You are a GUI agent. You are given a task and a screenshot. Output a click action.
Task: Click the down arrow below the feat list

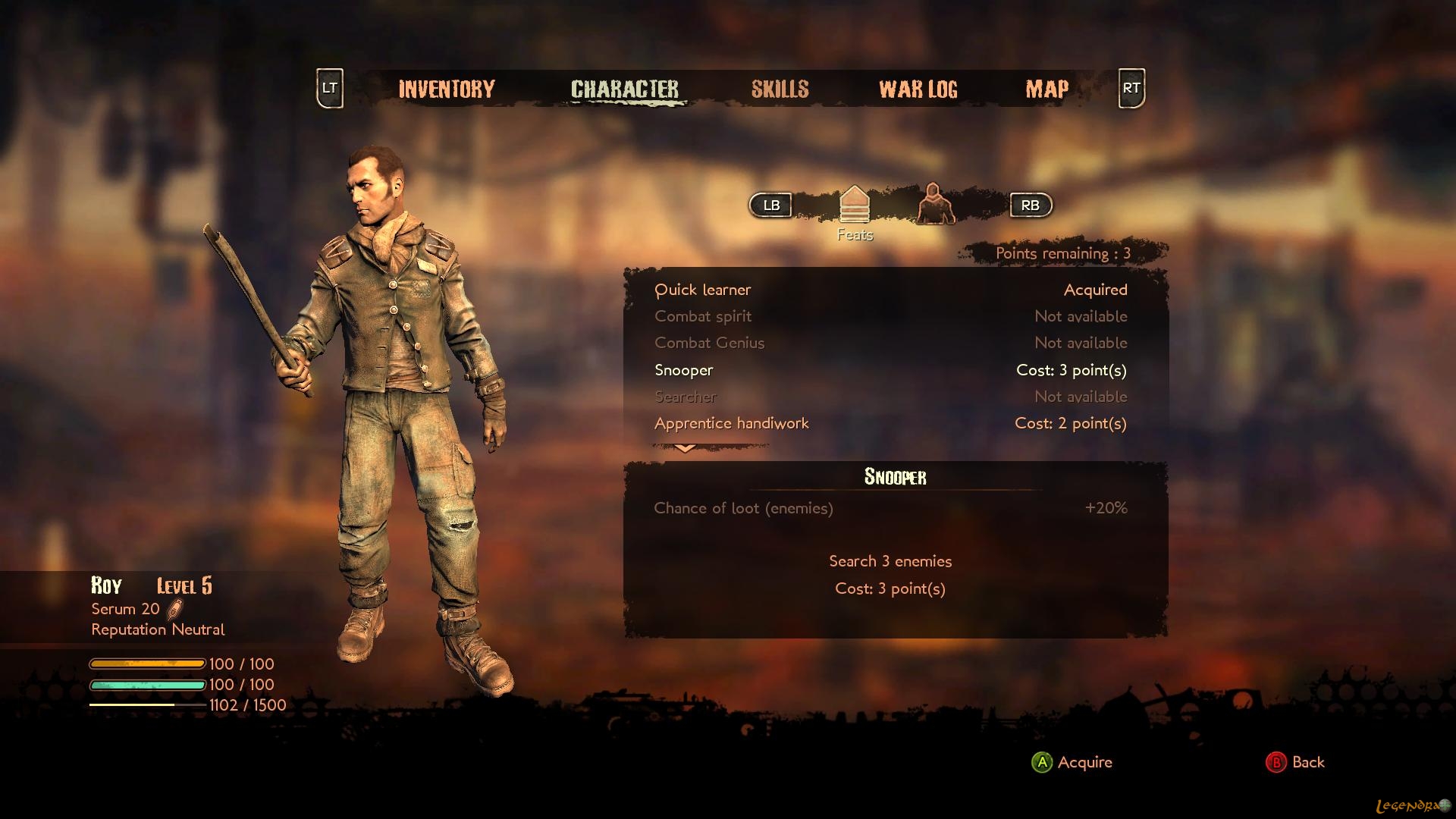pos(685,448)
